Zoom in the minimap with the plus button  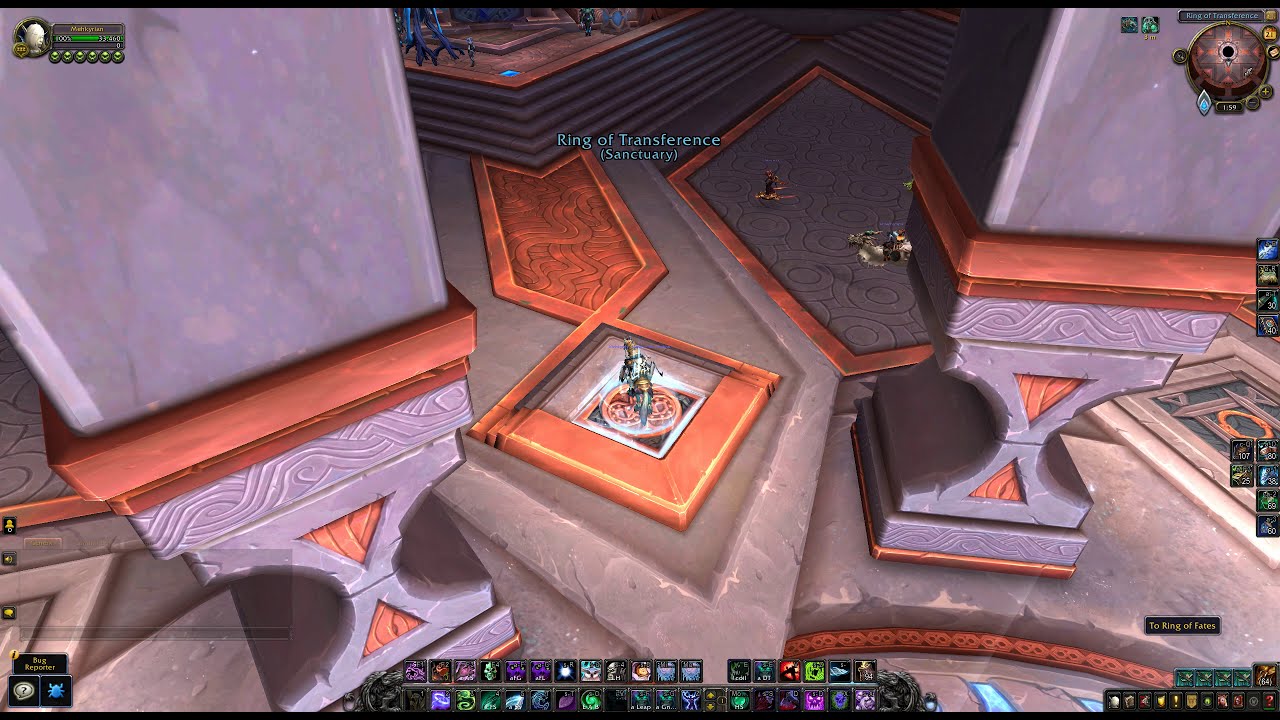(1264, 91)
